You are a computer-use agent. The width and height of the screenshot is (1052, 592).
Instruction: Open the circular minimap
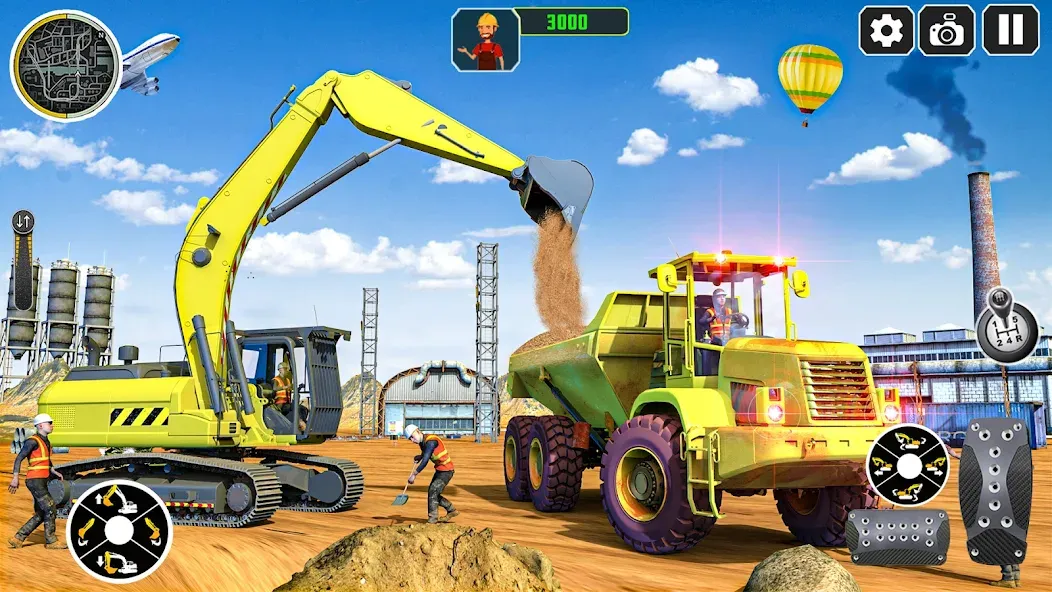[65, 65]
